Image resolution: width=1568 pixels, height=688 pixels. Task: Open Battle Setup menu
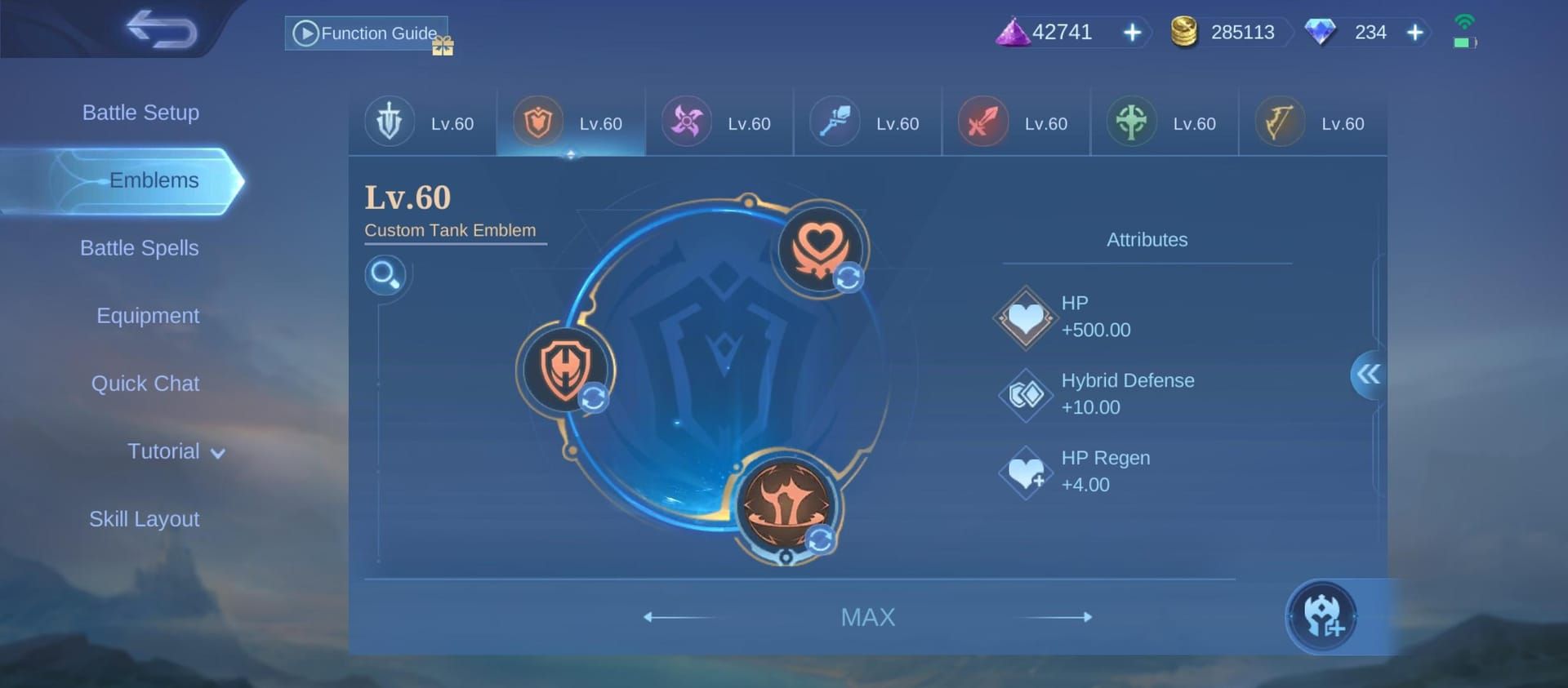[x=140, y=113]
